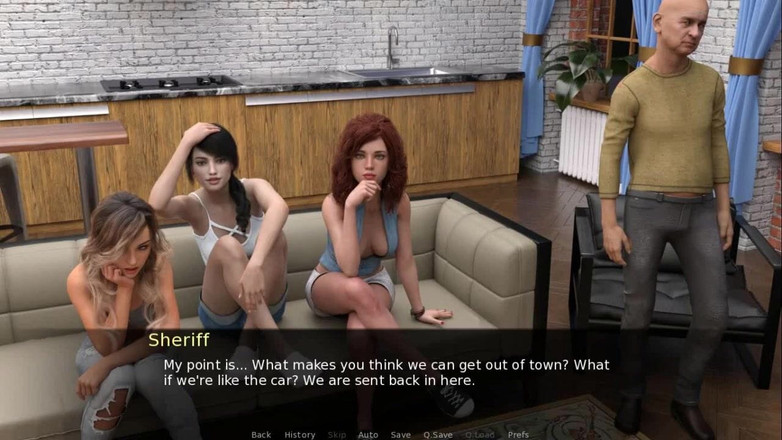
Task: Go back with the Back button
Action: point(261,435)
